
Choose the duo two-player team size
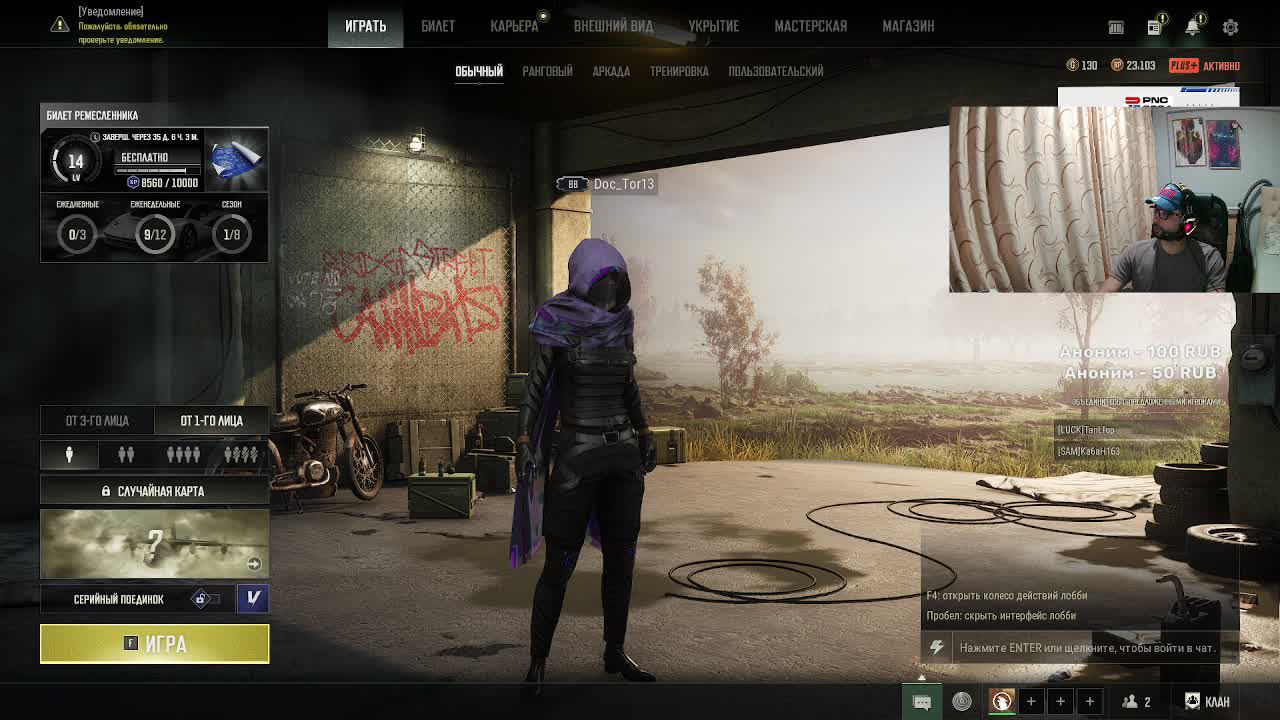[126, 455]
